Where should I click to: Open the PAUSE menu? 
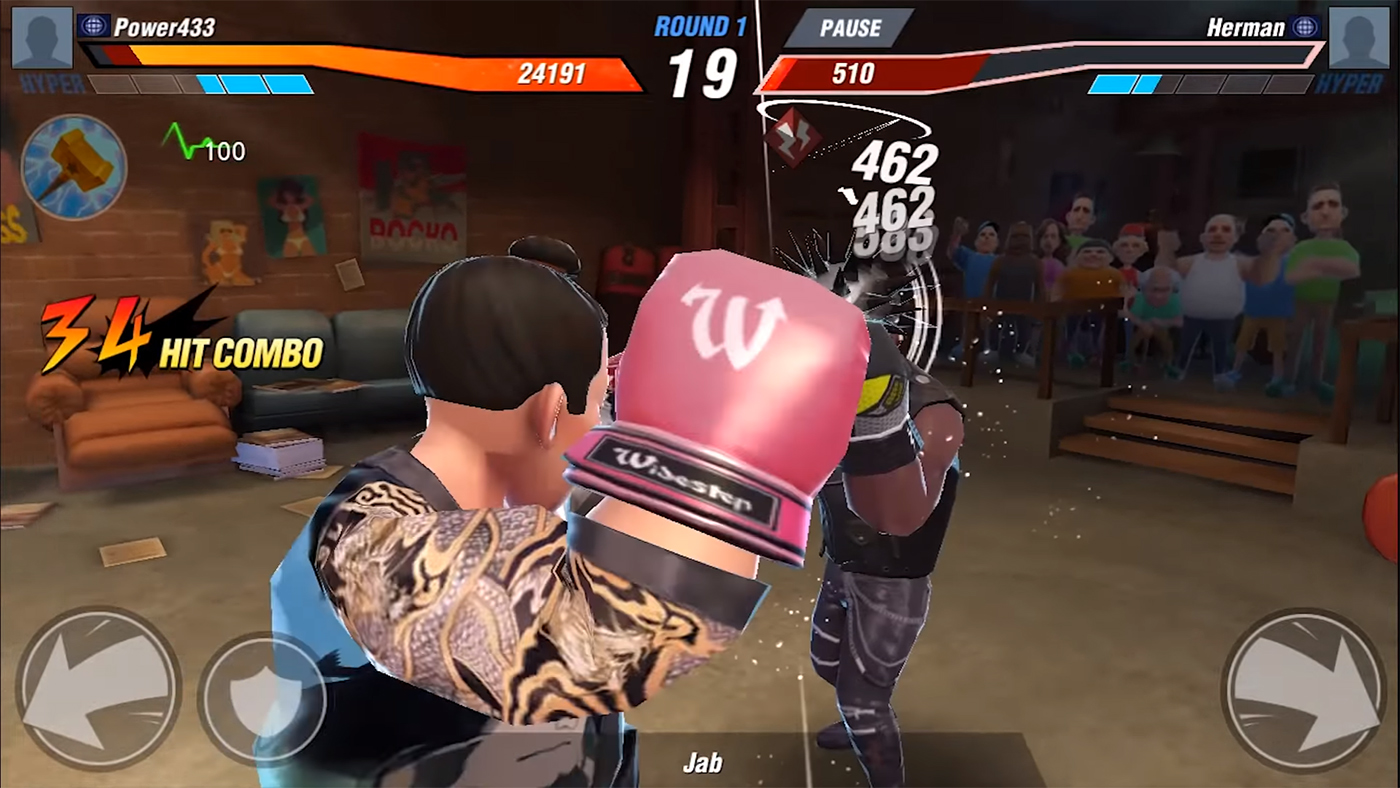(x=849, y=28)
